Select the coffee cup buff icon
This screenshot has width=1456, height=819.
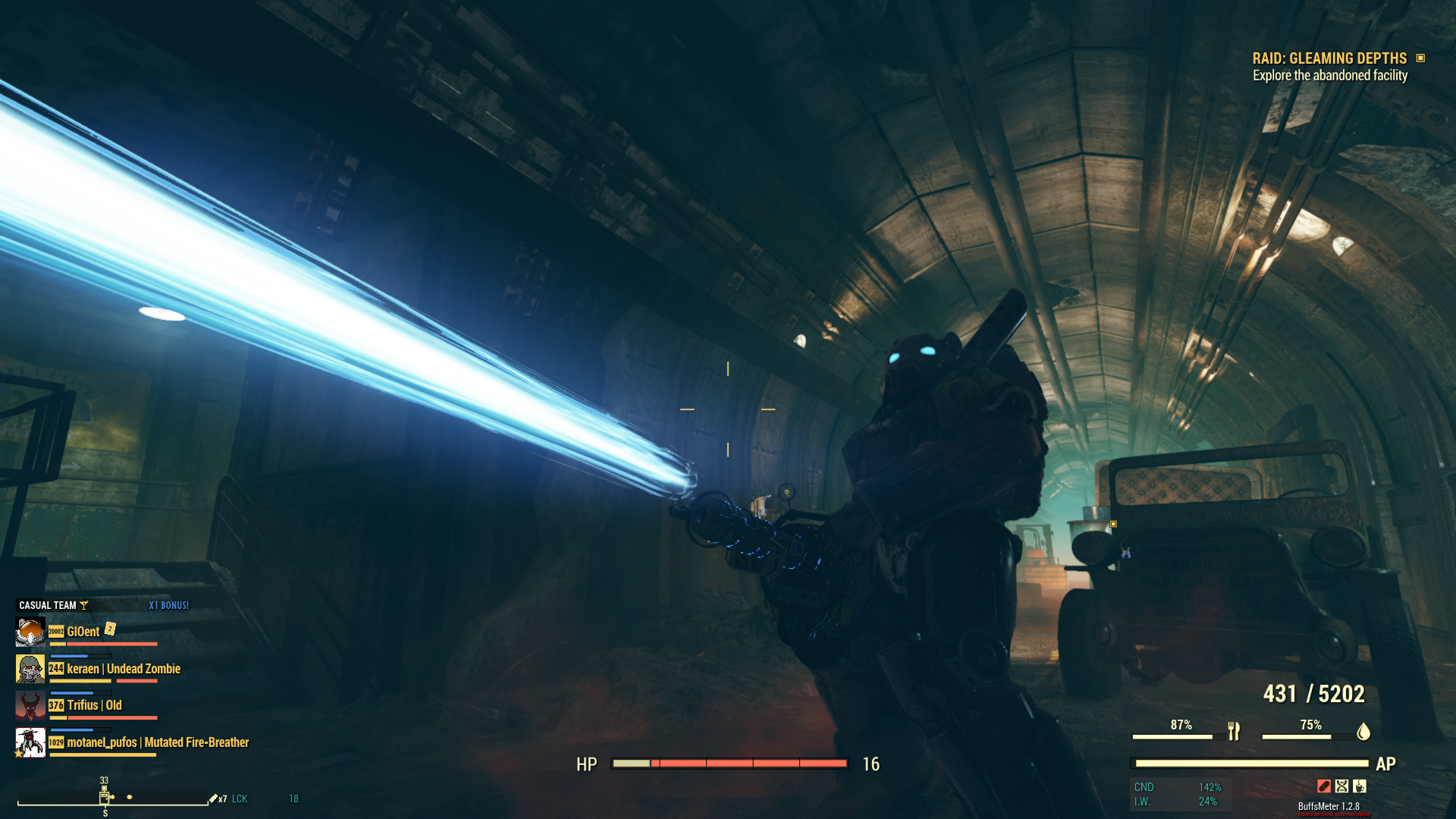[1360, 786]
